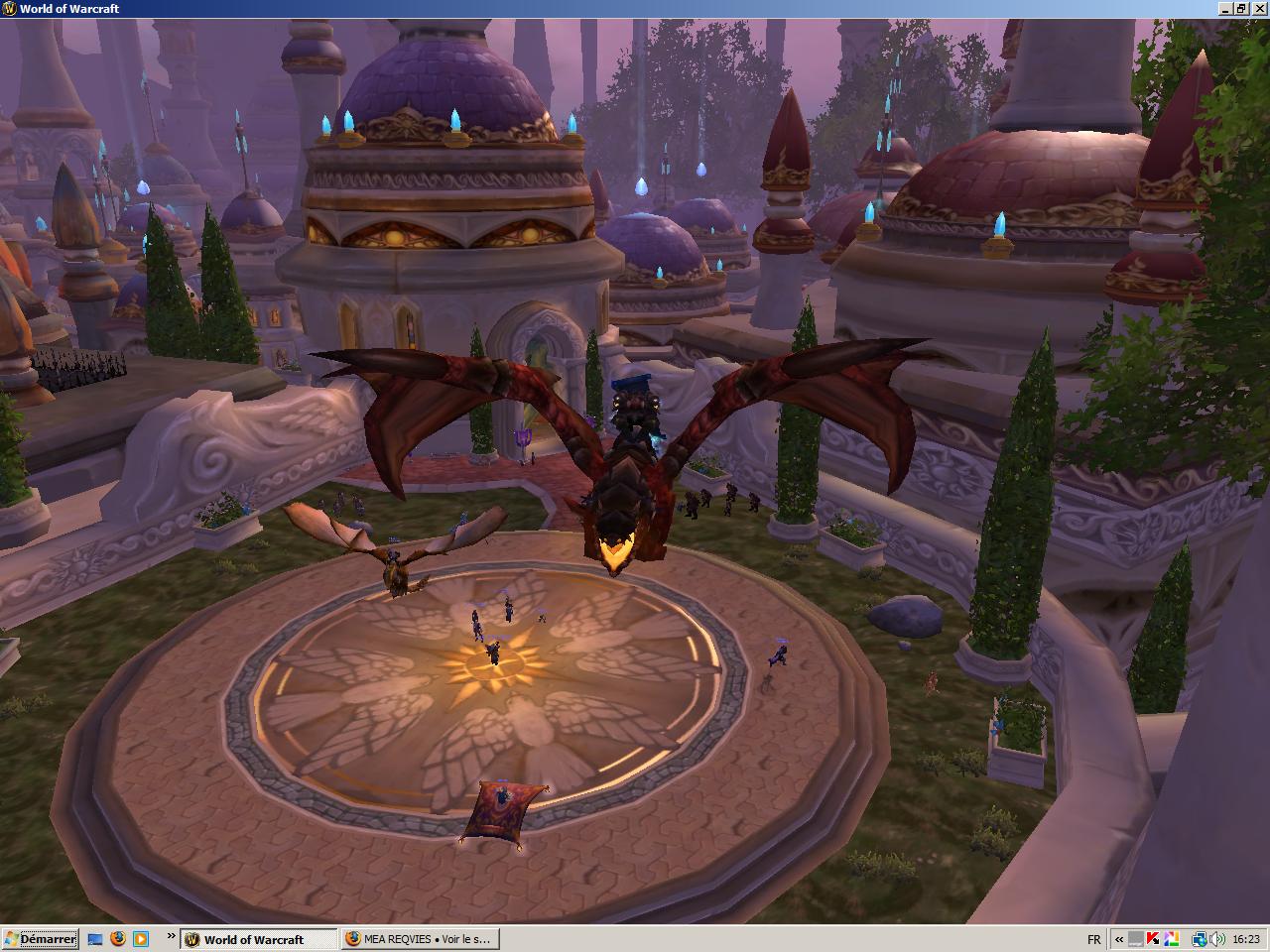Open the network activity tray icon

tap(1200, 939)
